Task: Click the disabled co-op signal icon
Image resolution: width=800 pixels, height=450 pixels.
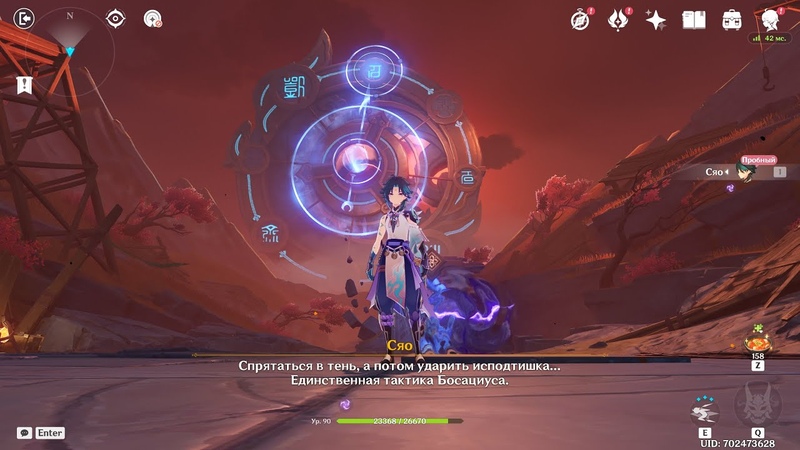Action: 152,18
